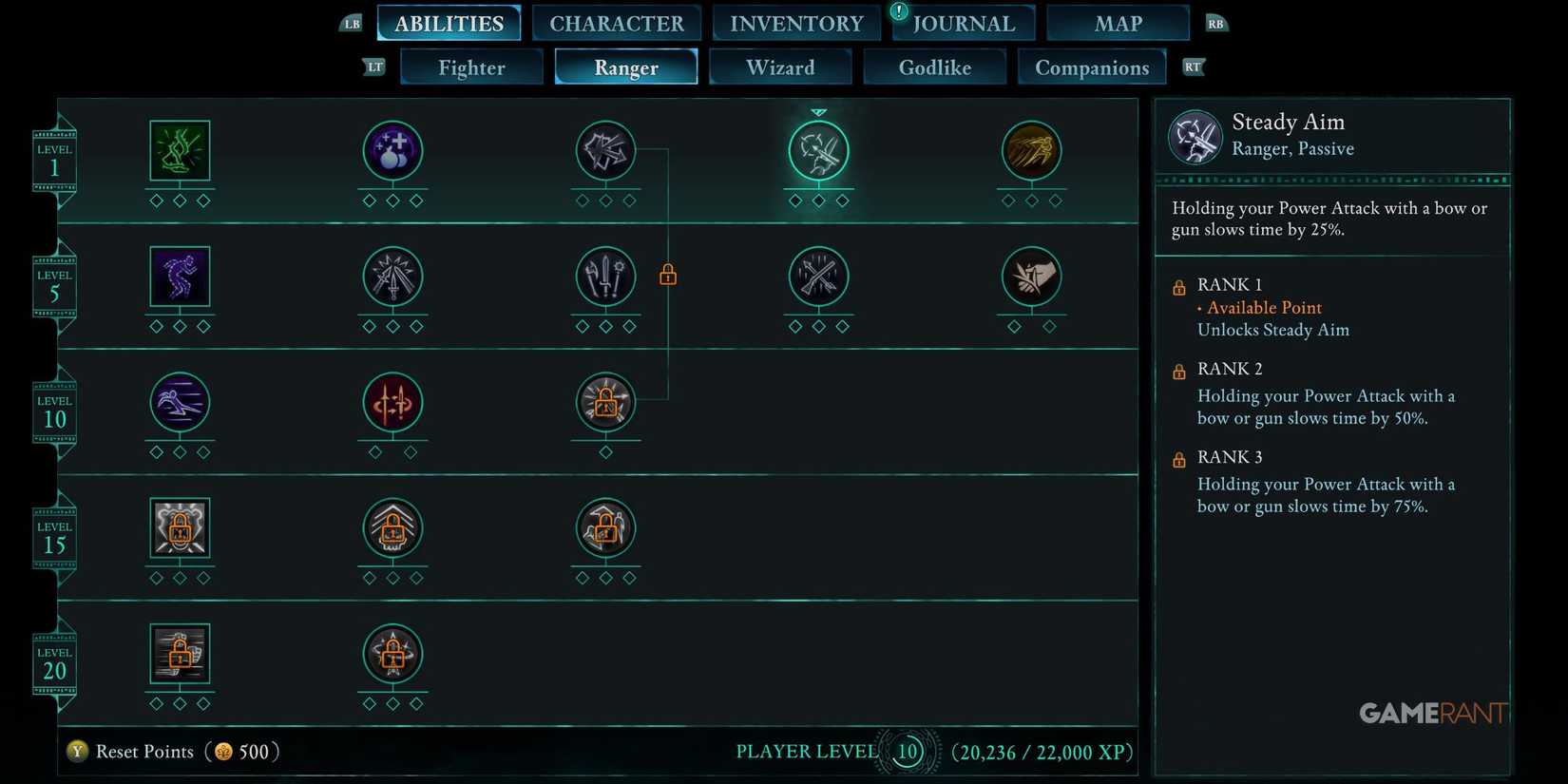Click the locked bear ability in Level 15 row
The width and height of the screenshot is (1568, 784).
[179, 529]
